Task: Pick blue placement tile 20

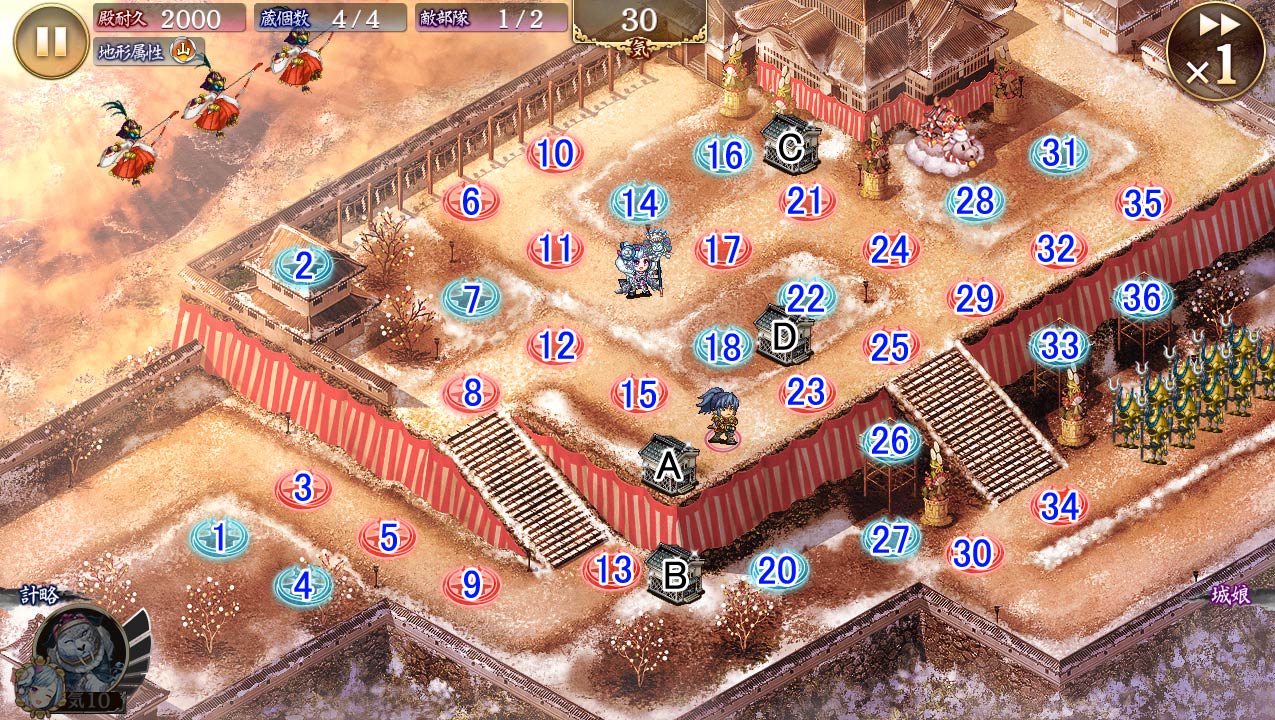Action: pos(778,570)
